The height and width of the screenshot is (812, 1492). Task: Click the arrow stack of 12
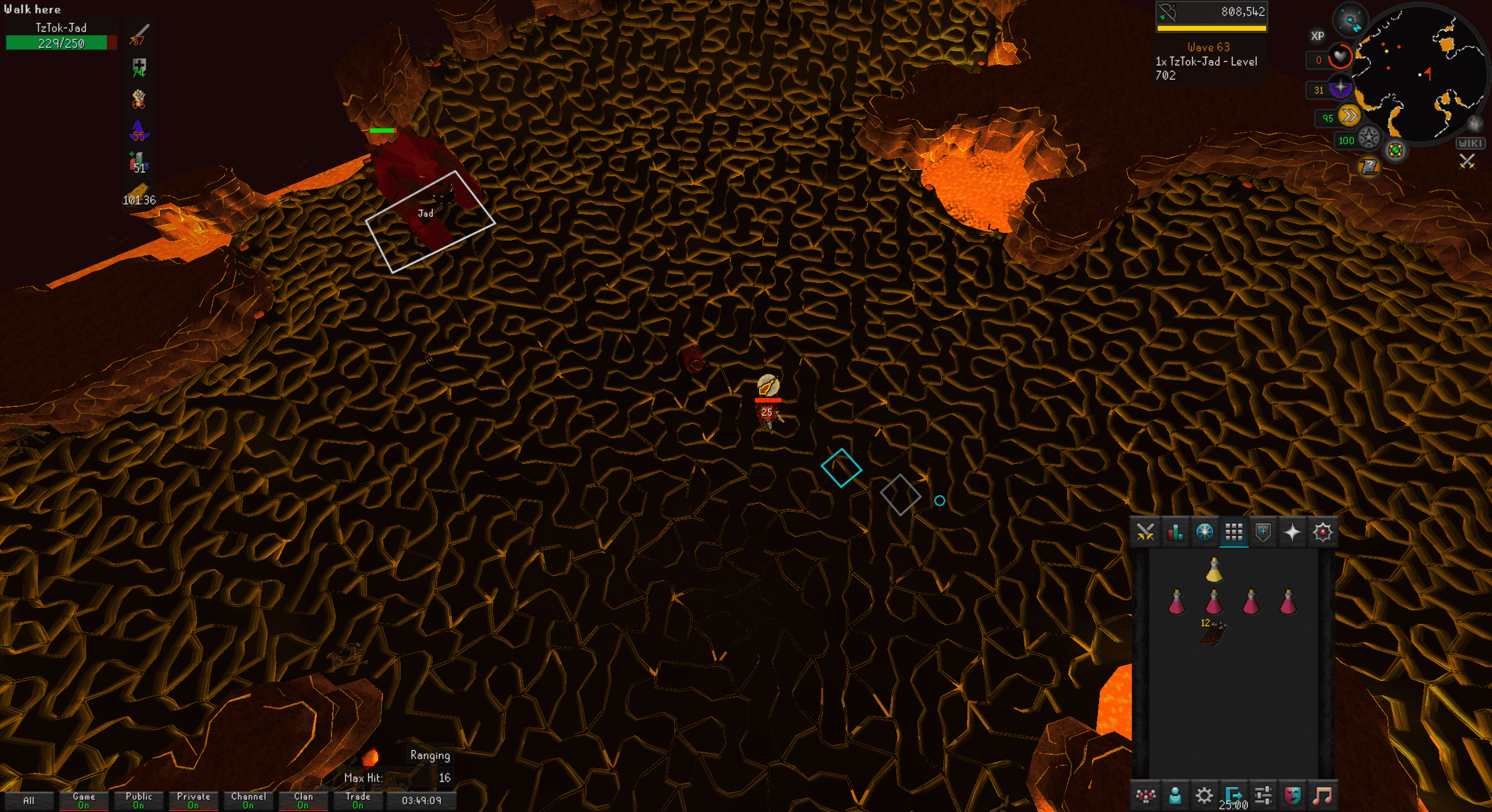[x=1214, y=633]
